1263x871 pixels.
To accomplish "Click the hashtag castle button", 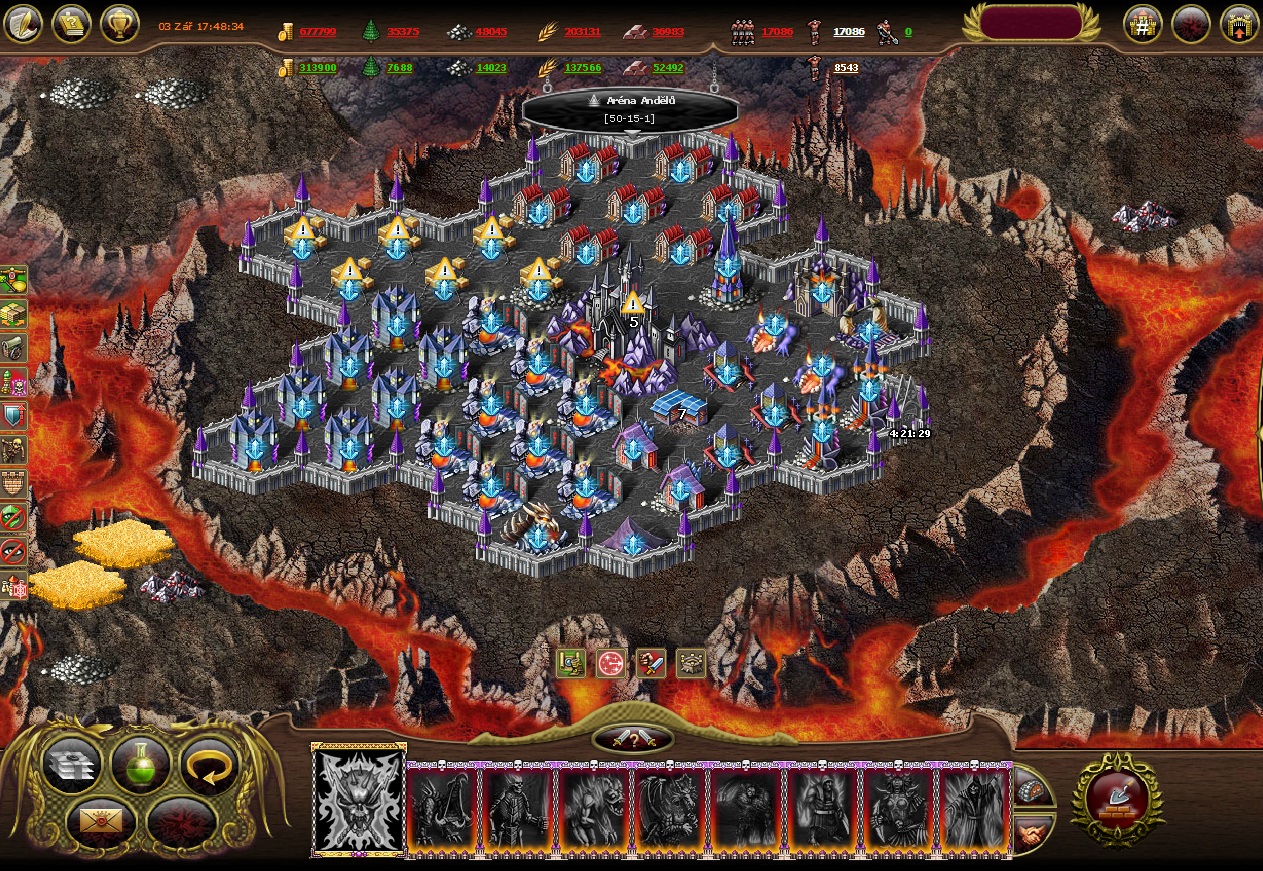I will tap(1142, 24).
